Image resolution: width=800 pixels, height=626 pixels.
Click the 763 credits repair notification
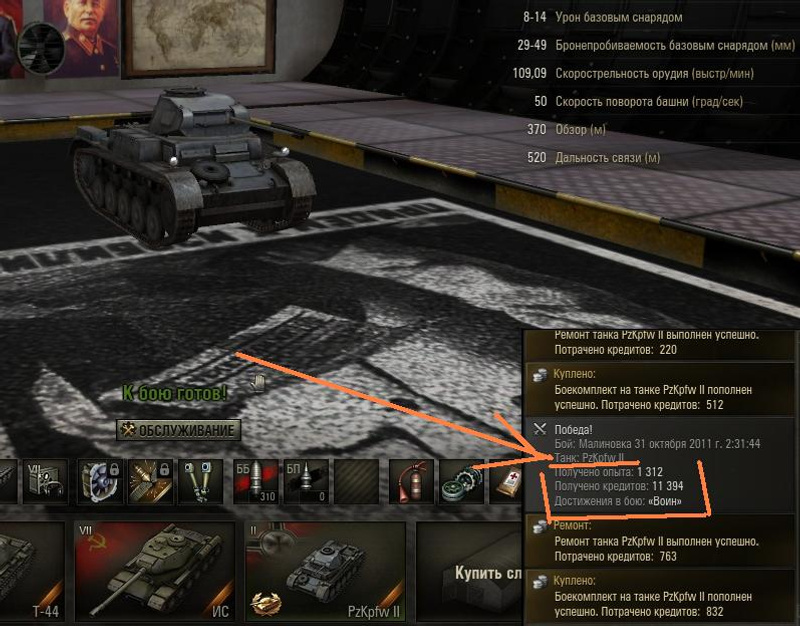660,541
